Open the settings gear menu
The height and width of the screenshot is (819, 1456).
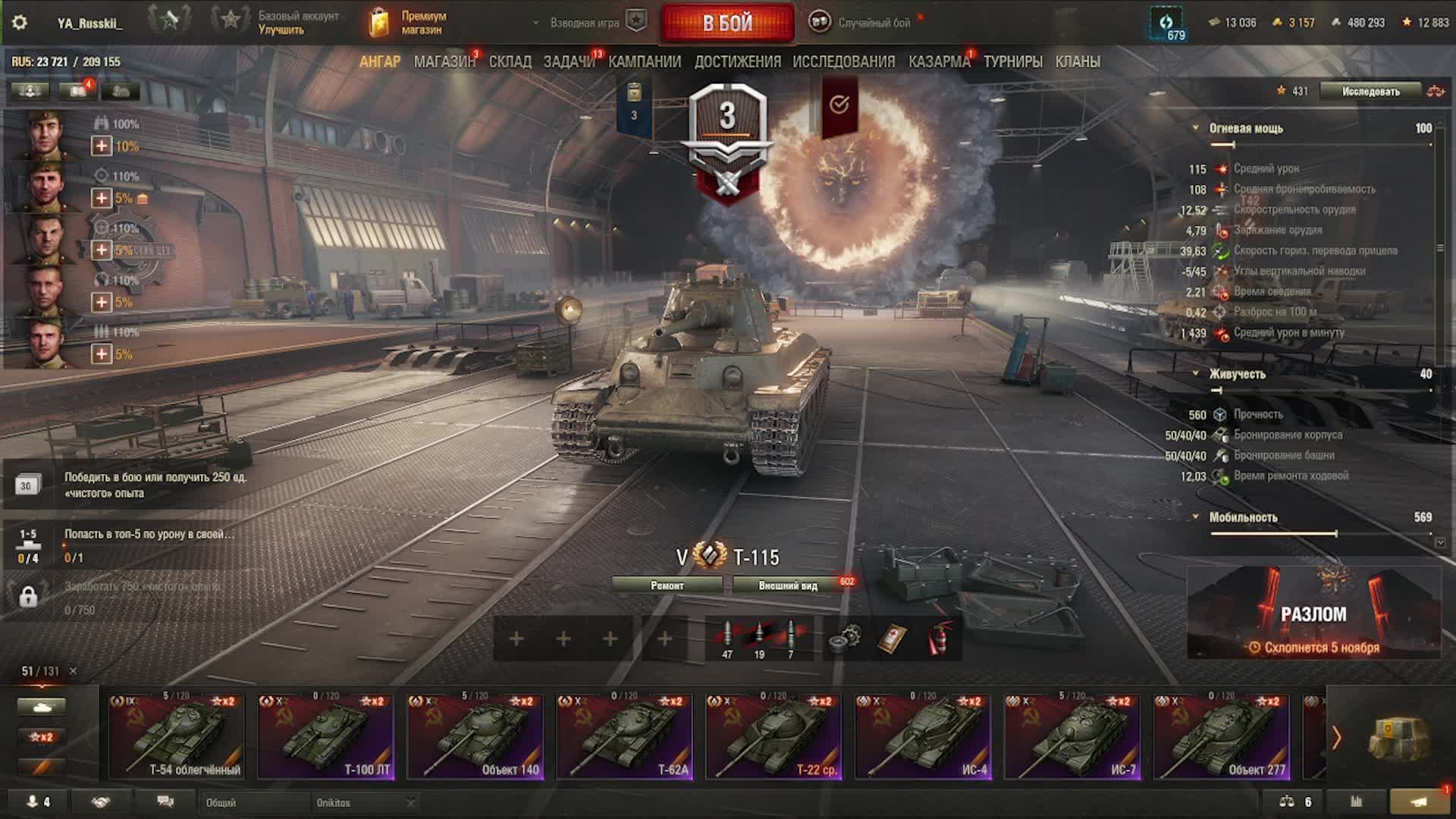tap(20, 23)
